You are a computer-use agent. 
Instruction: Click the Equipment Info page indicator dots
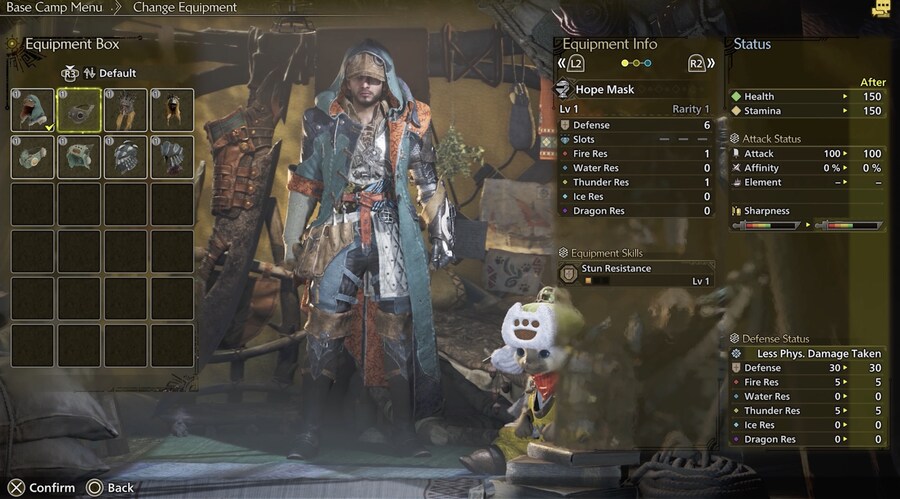point(636,63)
